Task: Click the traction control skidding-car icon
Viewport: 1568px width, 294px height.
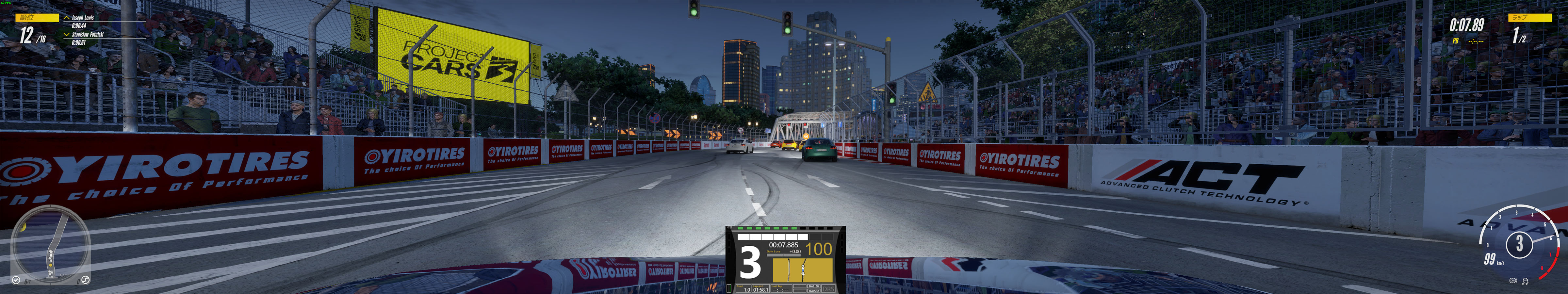Action: (1526, 281)
